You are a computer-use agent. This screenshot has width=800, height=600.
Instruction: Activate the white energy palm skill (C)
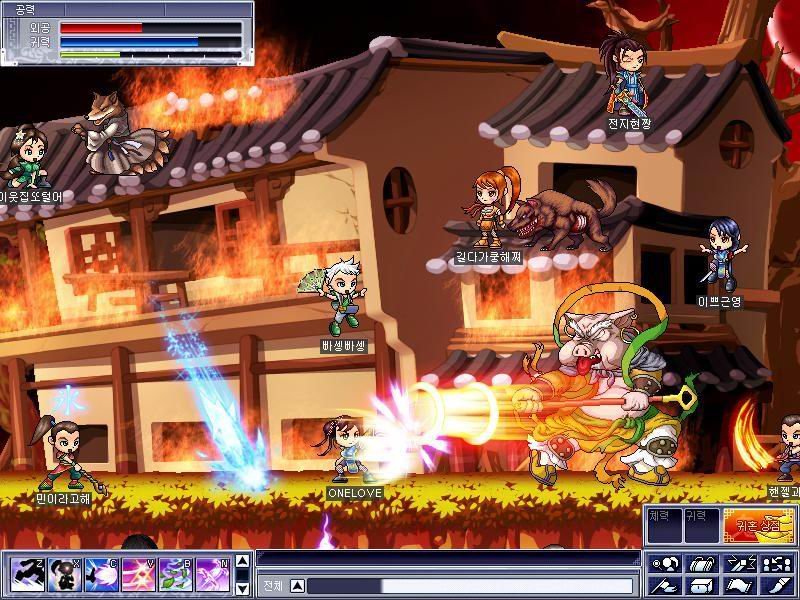[x=100, y=574]
